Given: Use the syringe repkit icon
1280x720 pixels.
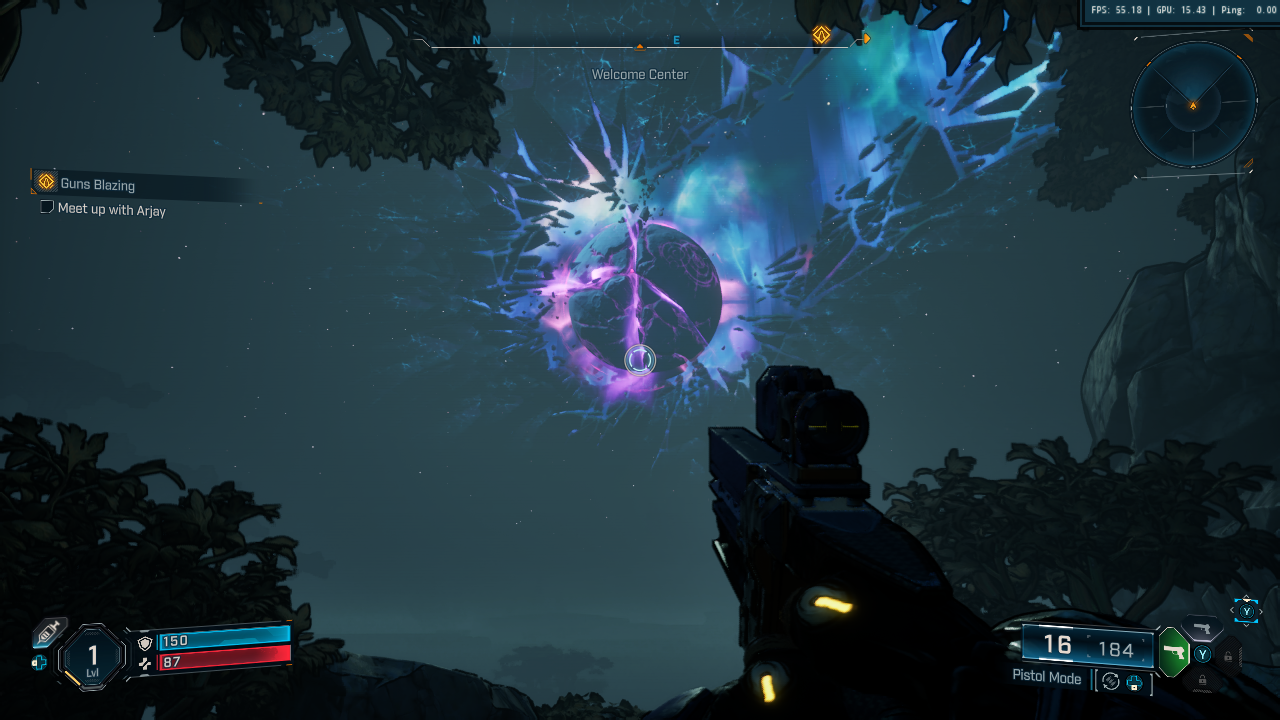Looking at the screenshot, I should pos(48,633).
